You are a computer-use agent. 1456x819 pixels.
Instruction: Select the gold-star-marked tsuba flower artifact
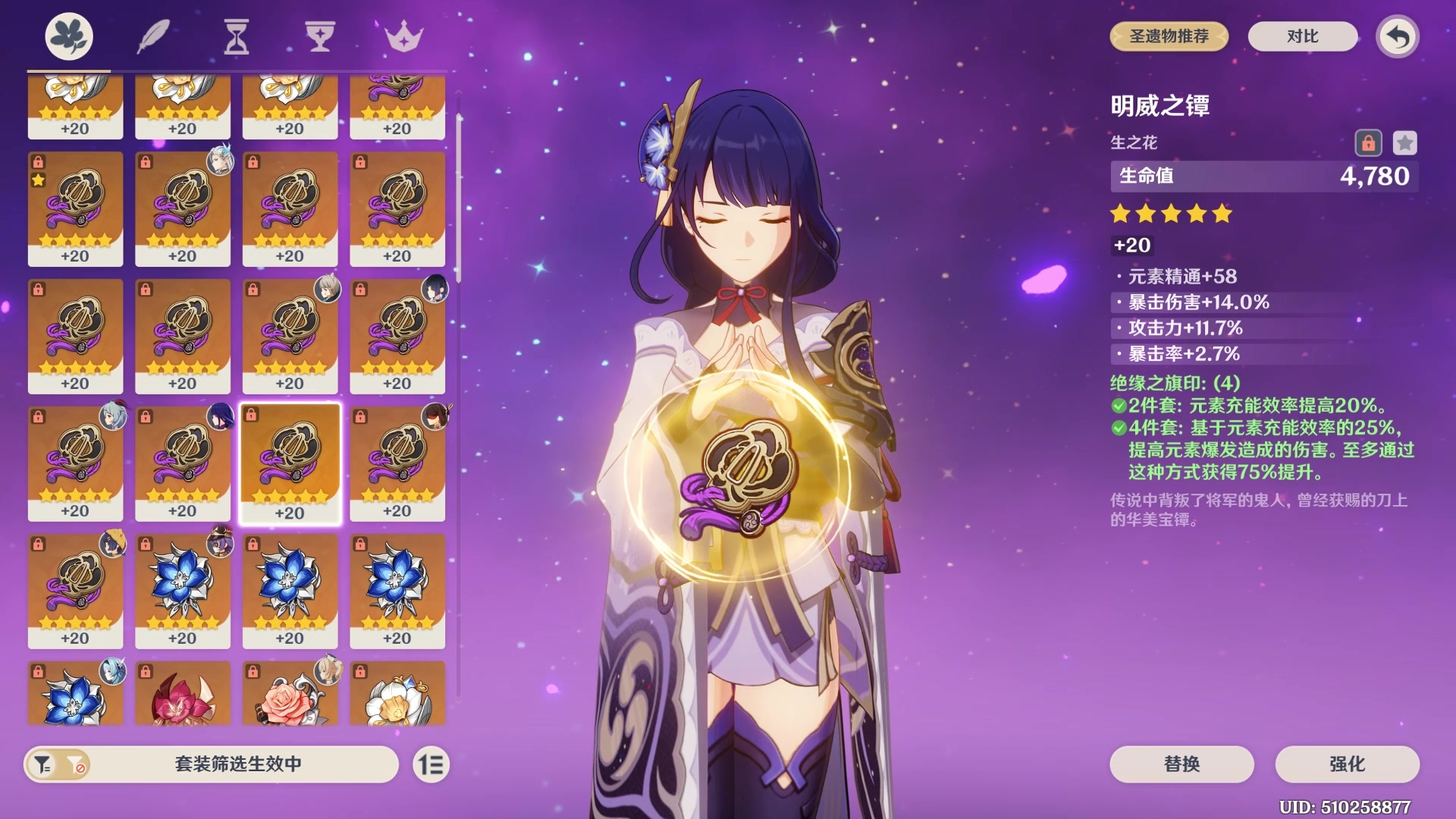tap(75, 207)
